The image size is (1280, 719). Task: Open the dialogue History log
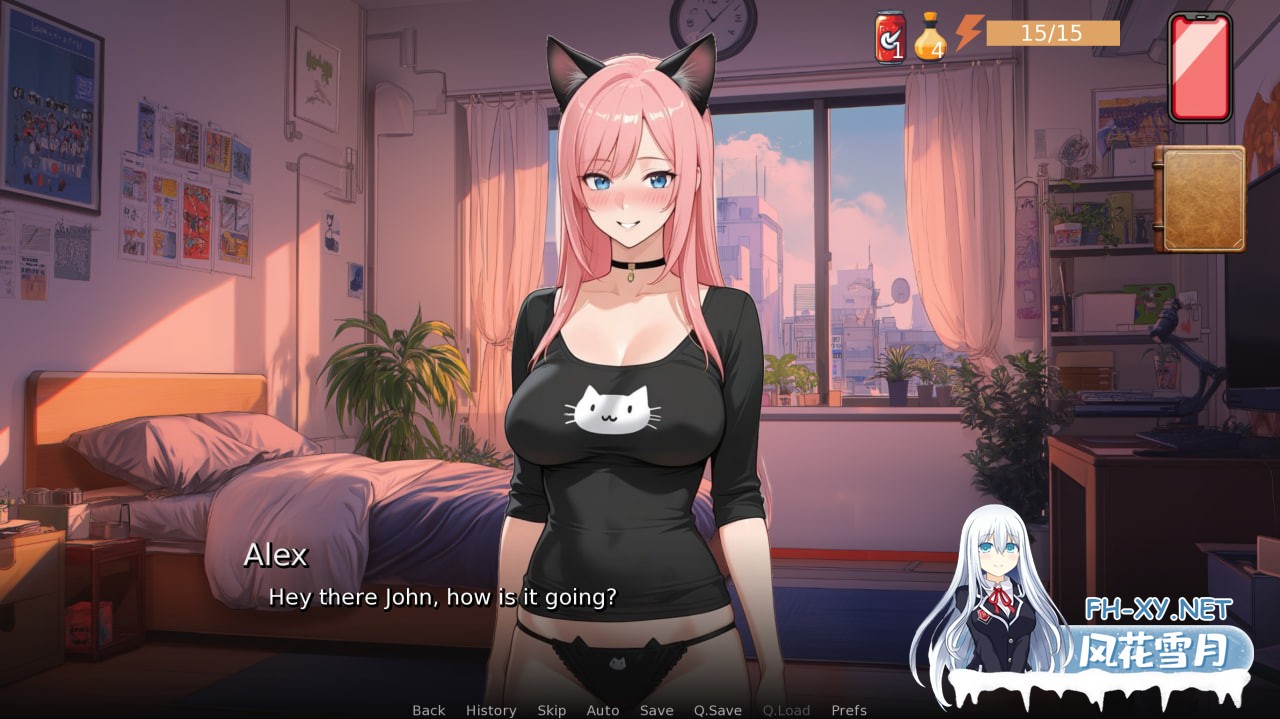(491, 710)
